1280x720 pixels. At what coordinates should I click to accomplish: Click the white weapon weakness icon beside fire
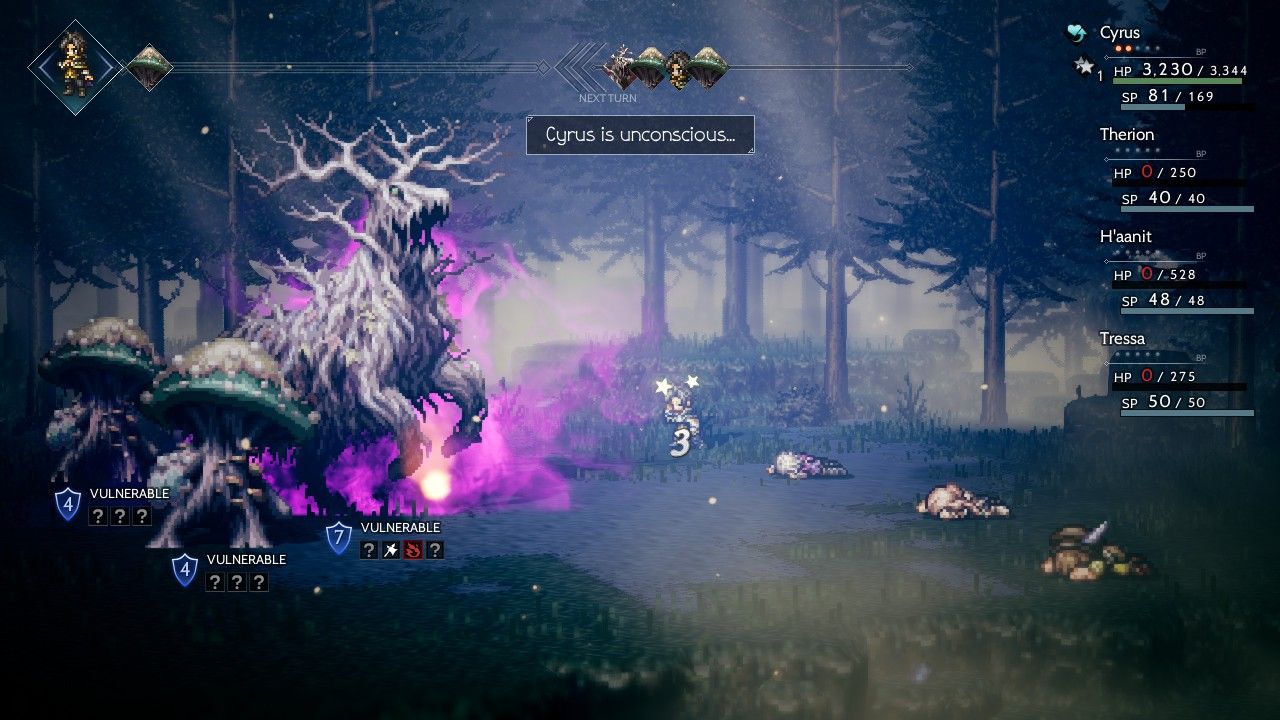391,550
